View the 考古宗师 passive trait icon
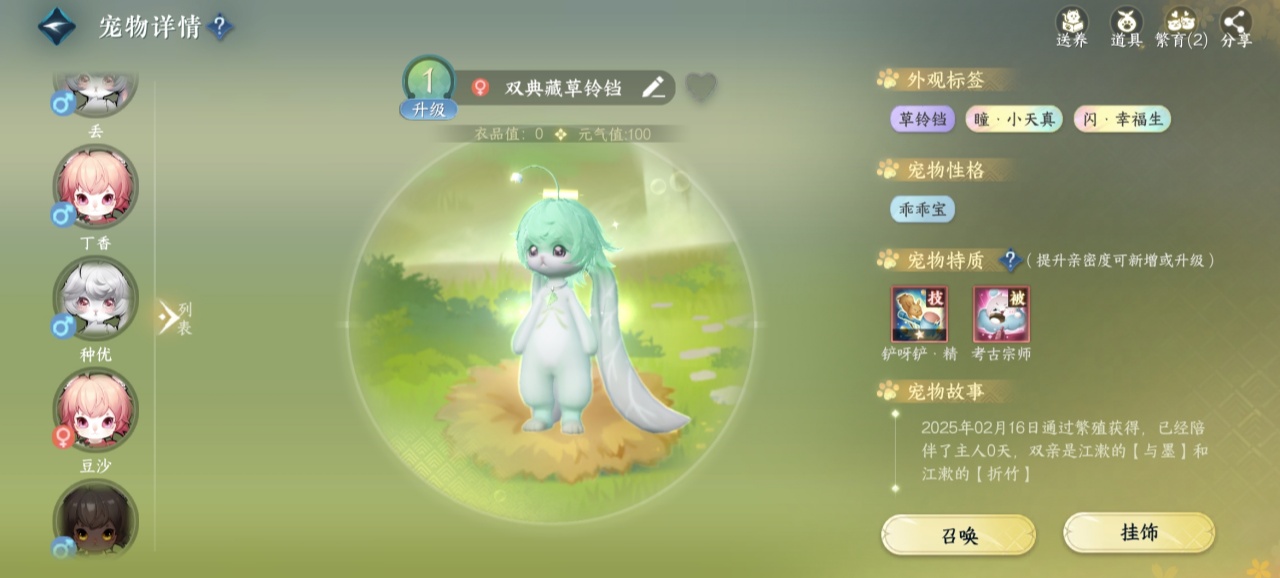 point(1001,314)
